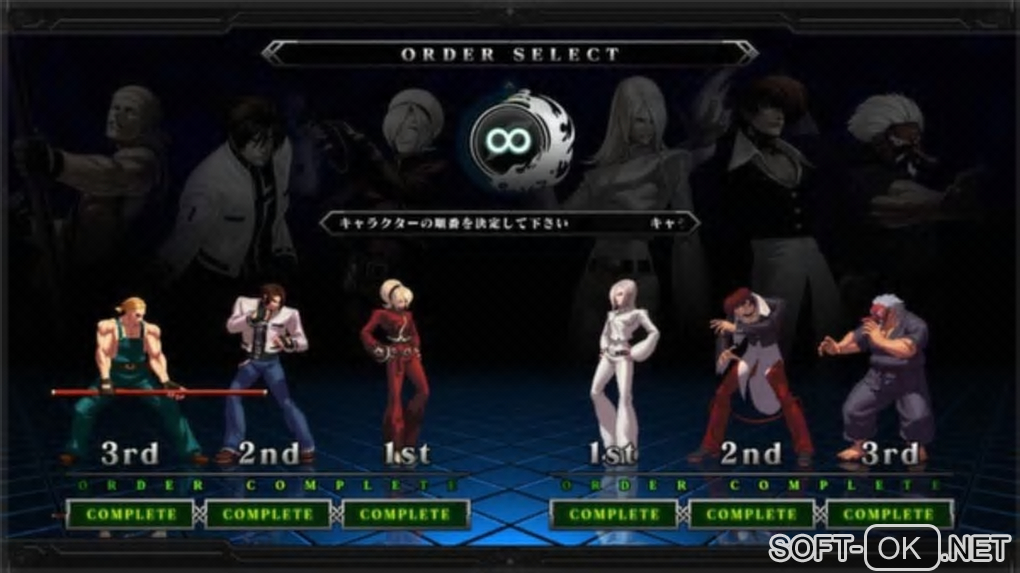Hit COMPLETE below the red-haired, red-trousered fighter
The image size is (1020, 573).
[751, 514]
